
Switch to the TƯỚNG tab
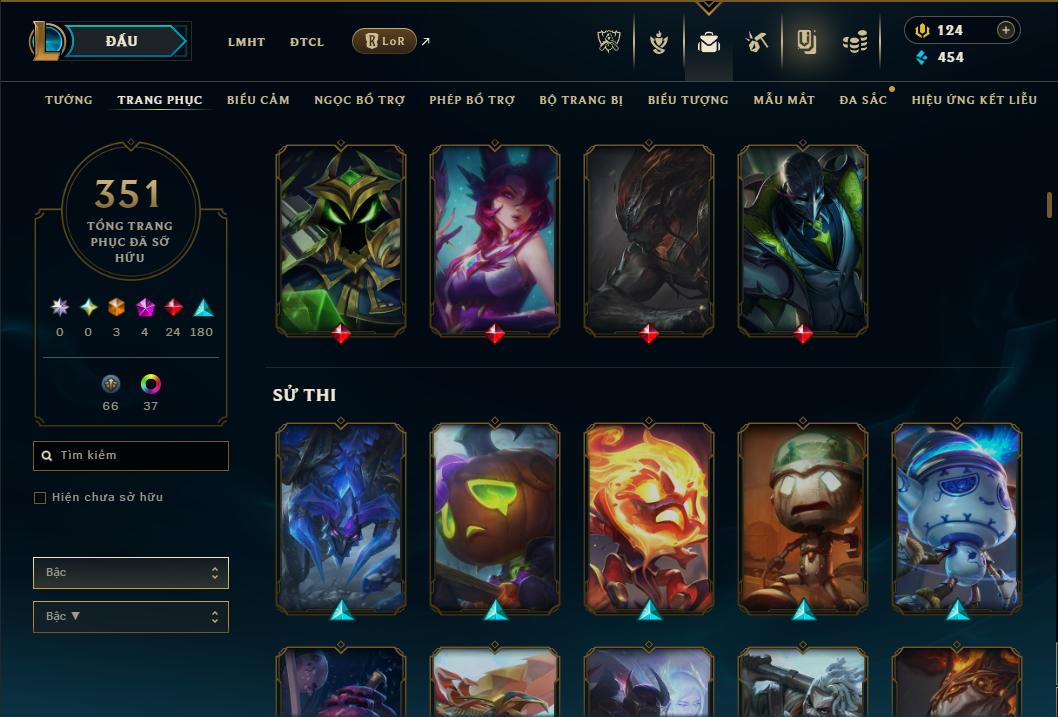[69, 100]
